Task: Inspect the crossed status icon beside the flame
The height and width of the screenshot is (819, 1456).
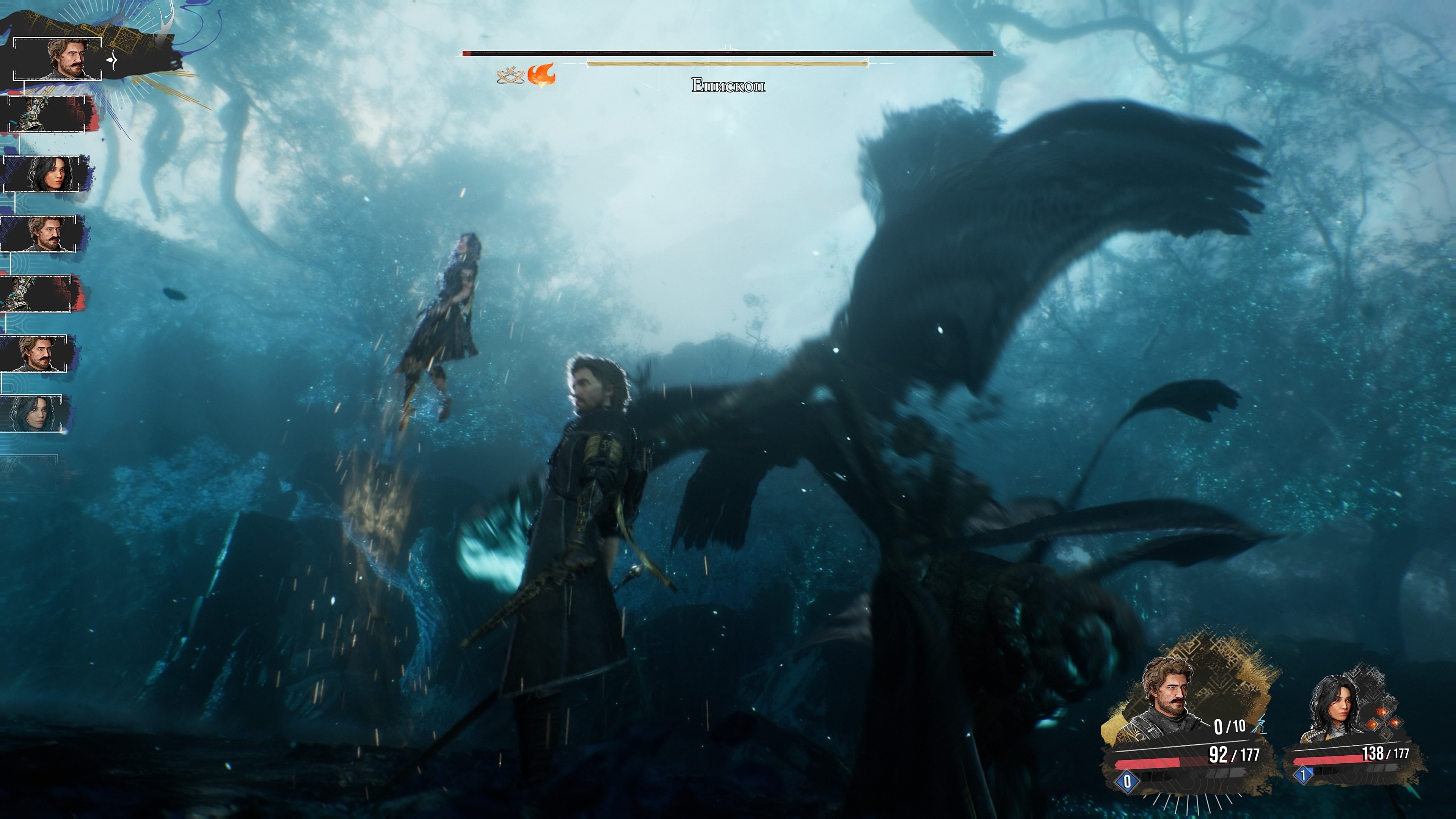Action: click(510, 75)
